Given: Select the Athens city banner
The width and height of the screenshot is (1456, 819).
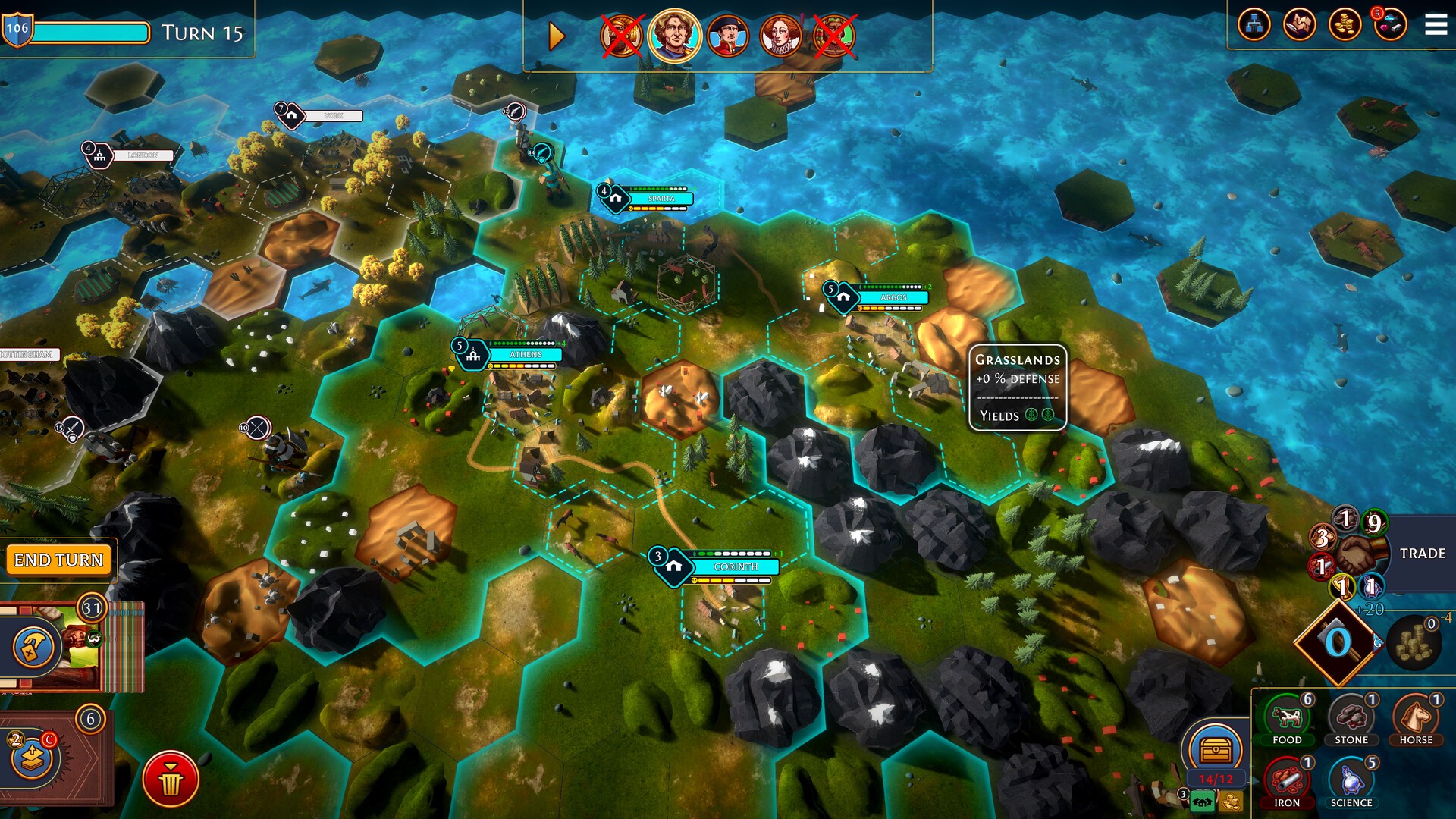Looking at the screenshot, I should click(525, 354).
